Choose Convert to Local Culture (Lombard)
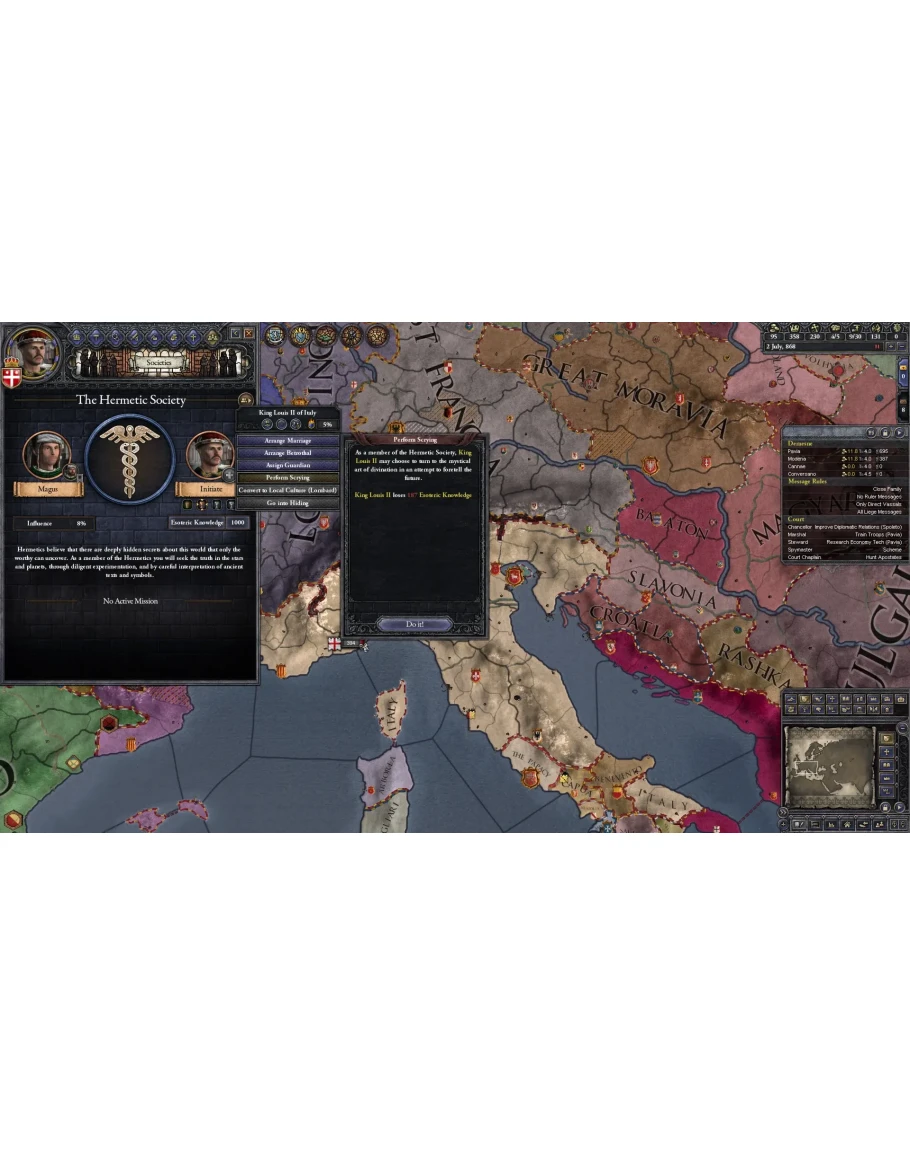This screenshot has height=1155, width=910. click(287, 491)
